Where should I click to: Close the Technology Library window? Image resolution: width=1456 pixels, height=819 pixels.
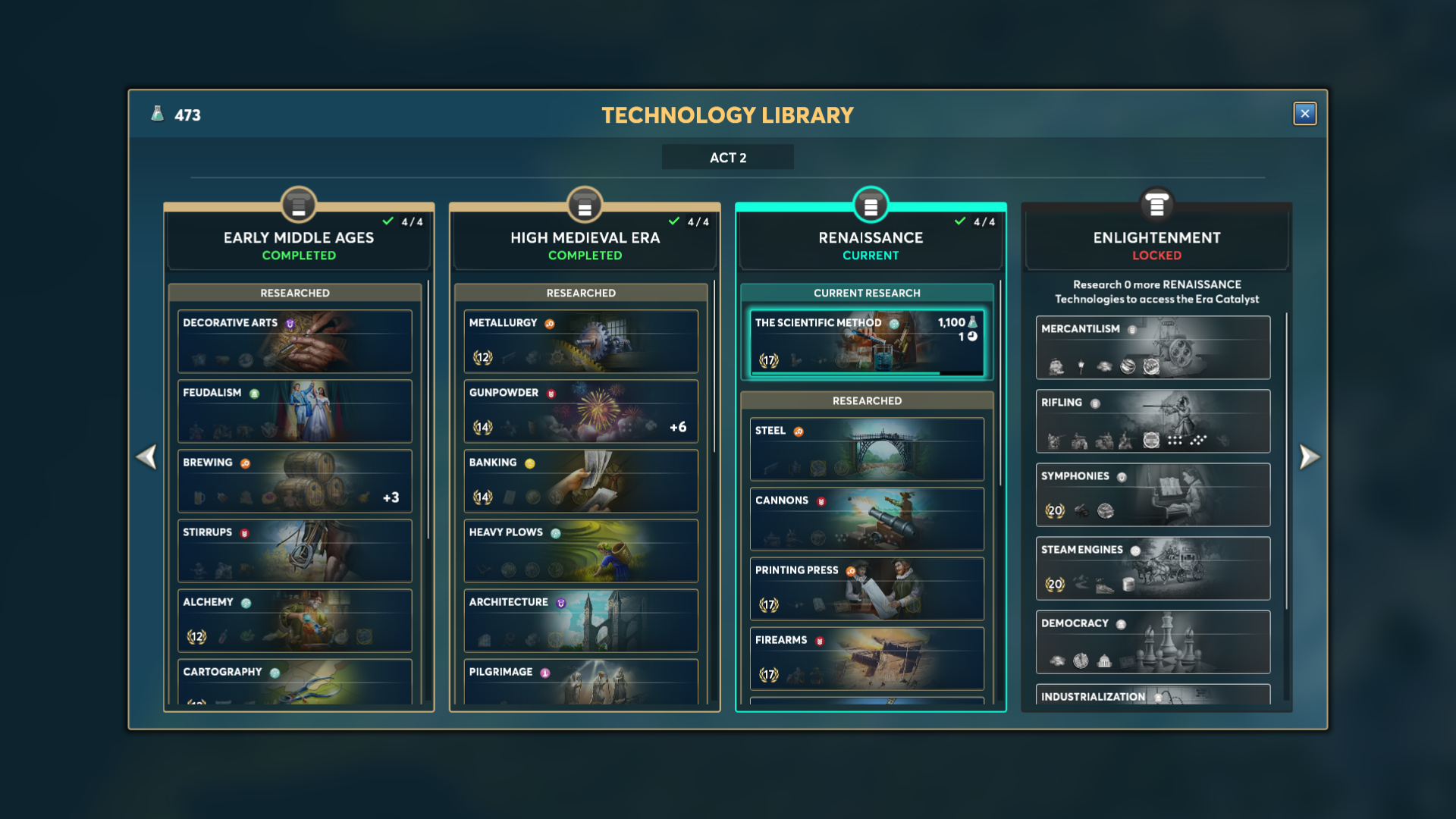coord(1304,114)
